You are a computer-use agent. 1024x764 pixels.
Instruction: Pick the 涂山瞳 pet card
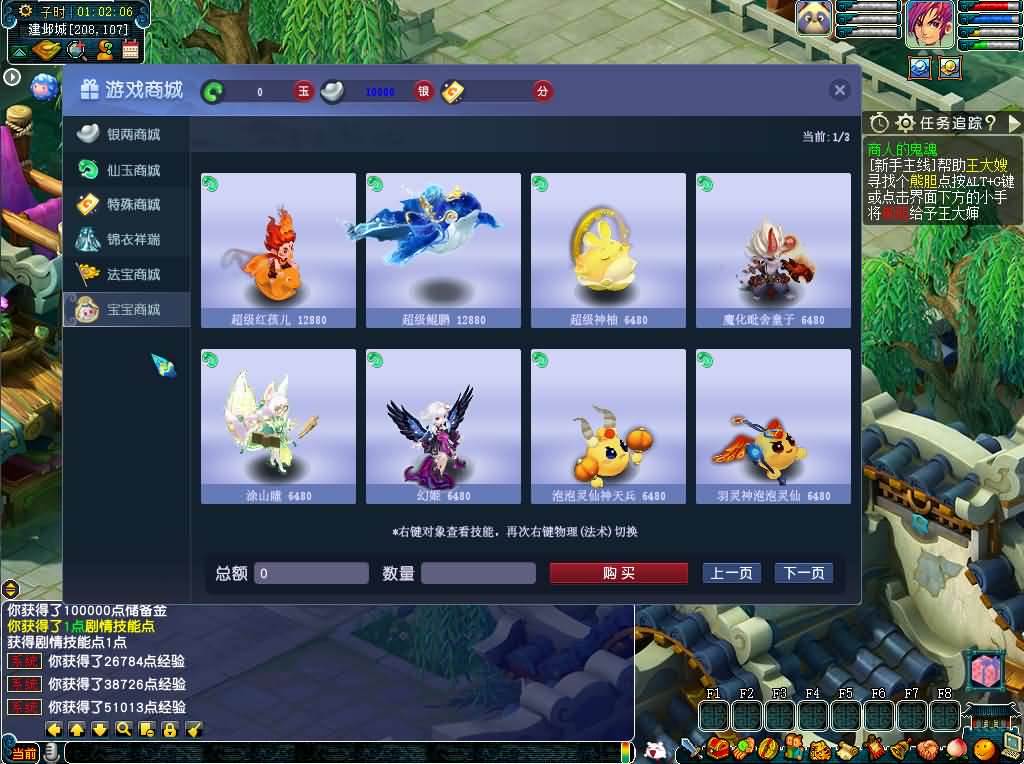pyautogui.click(x=278, y=426)
